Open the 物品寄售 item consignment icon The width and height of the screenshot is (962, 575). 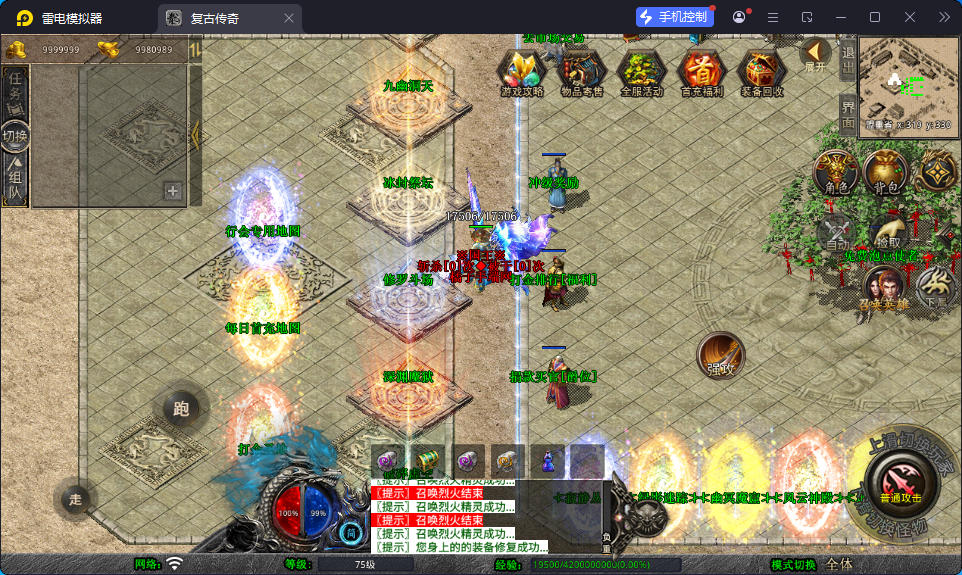point(581,71)
